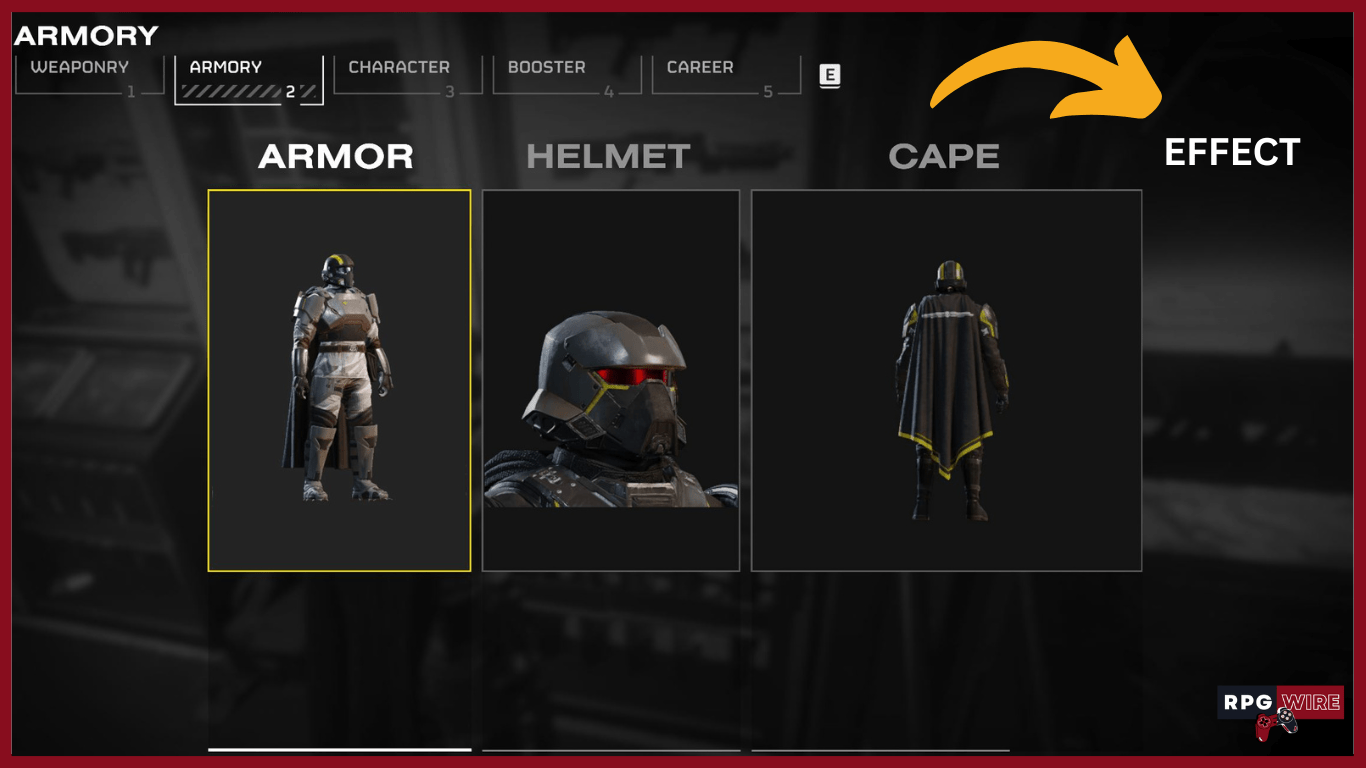
Task: Select the equipped armor set thumbnail
Action: [x=340, y=380]
